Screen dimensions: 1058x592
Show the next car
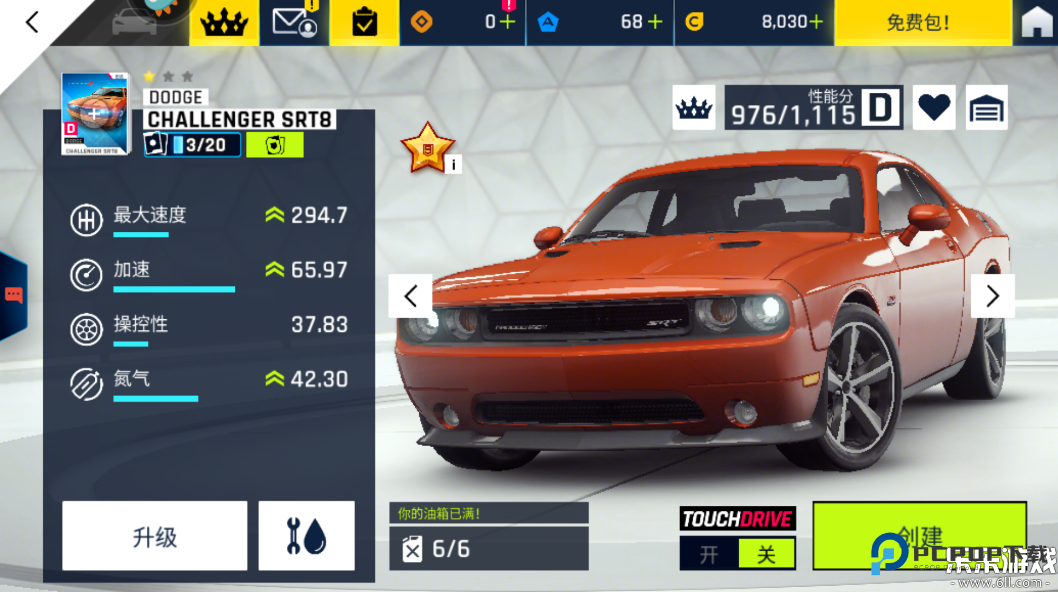(992, 296)
